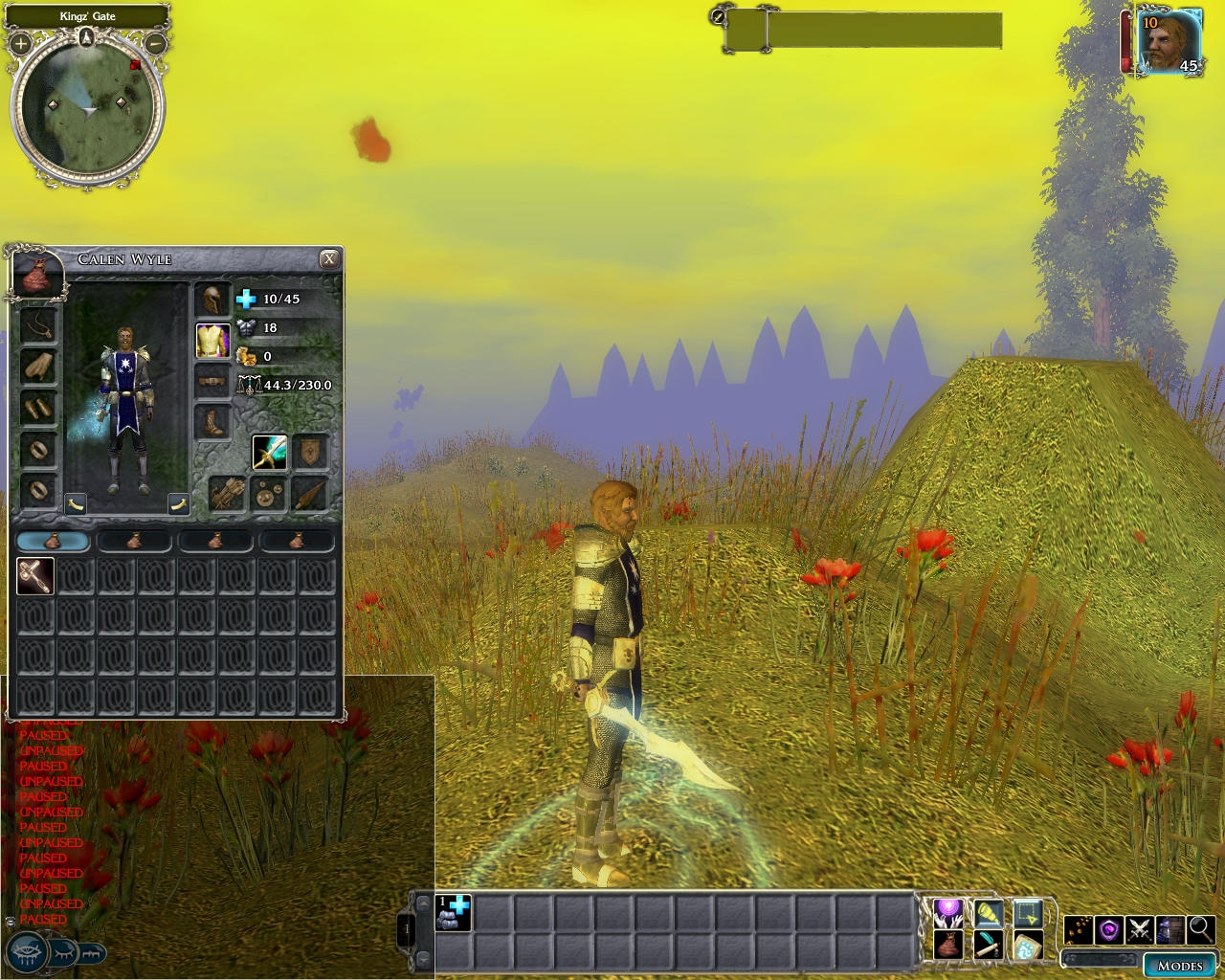Click the equipped glowing sword weapon slot
The image size is (1225, 980).
[x=270, y=452]
